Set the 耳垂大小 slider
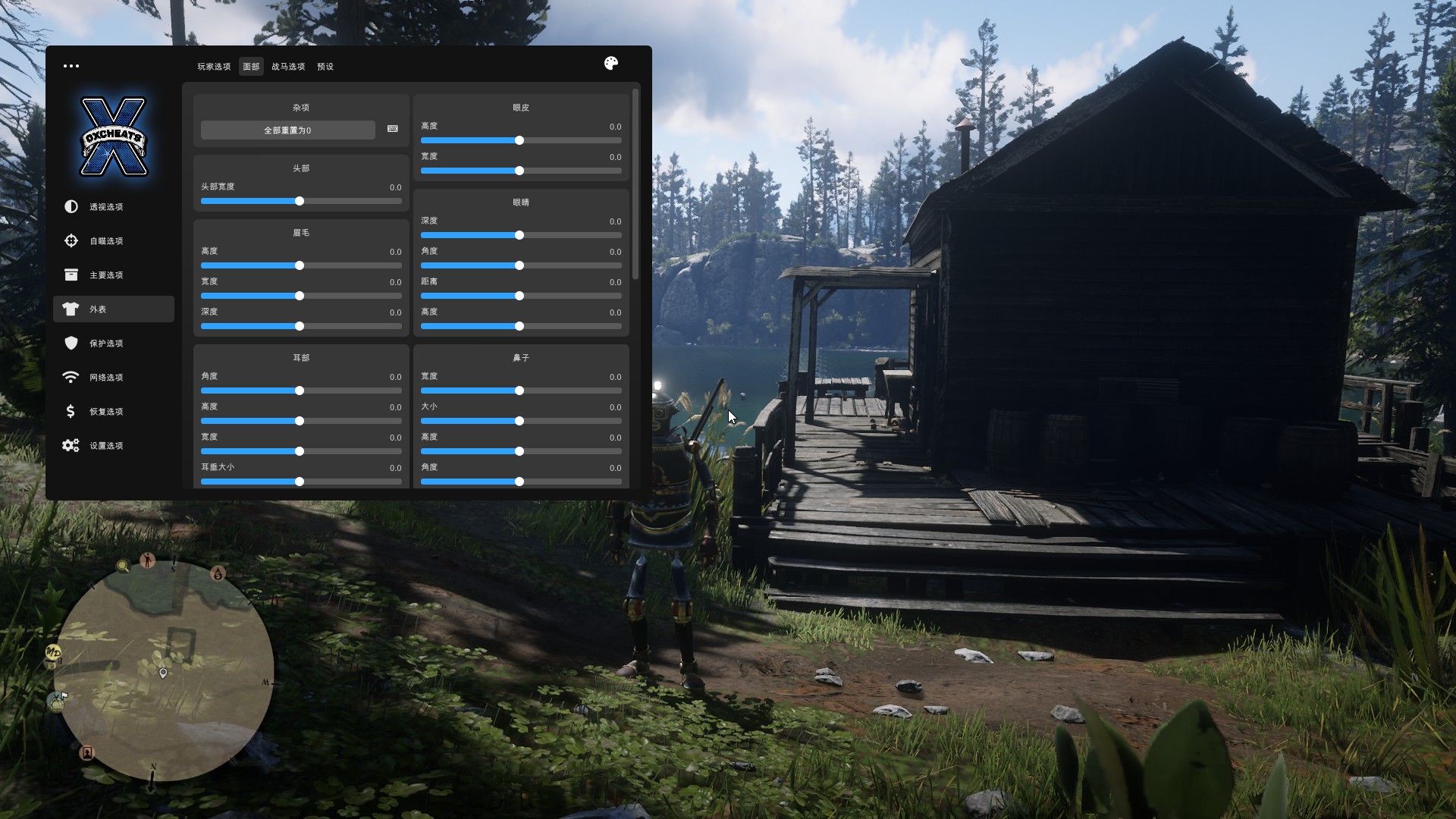The height and width of the screenshot is (819, 1456). click(x=300, y=482)
